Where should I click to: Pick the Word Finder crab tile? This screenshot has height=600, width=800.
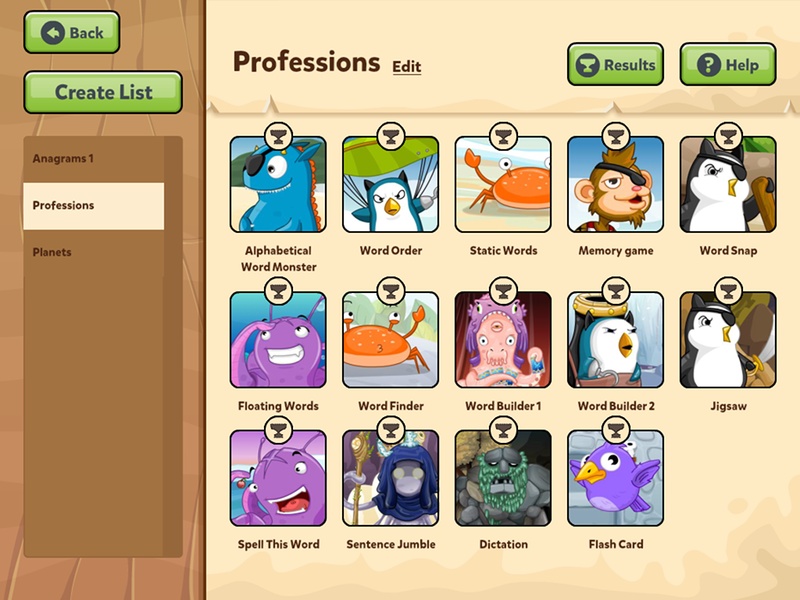coord(390,340)
